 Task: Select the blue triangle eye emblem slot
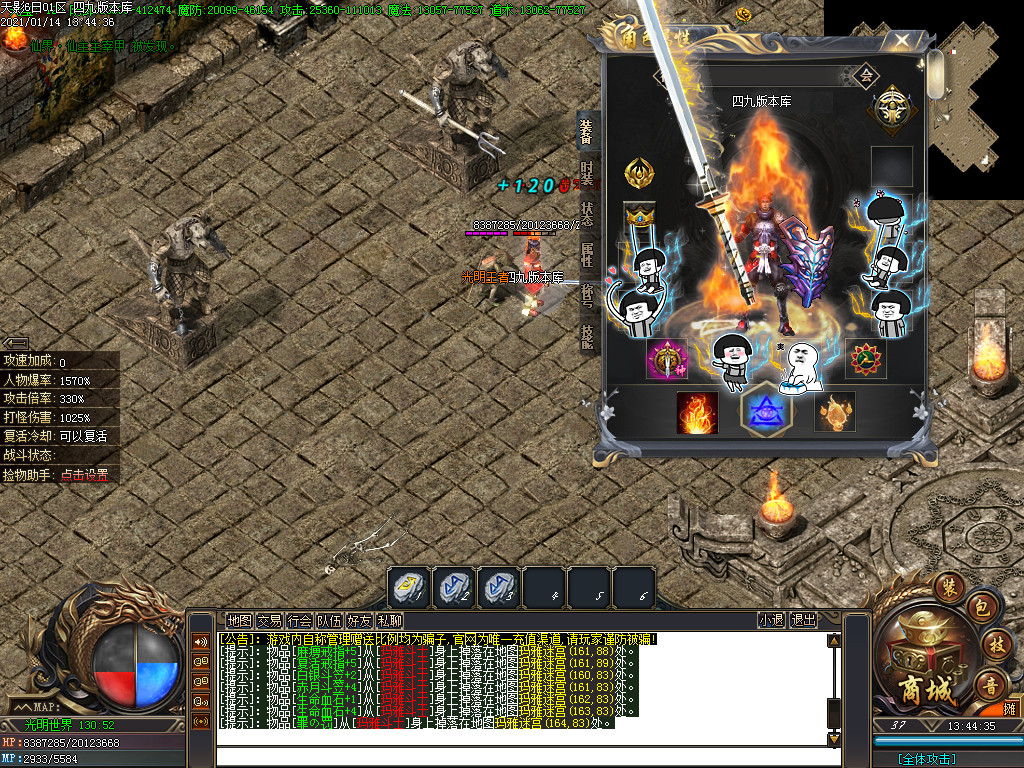tap(766, 410)
